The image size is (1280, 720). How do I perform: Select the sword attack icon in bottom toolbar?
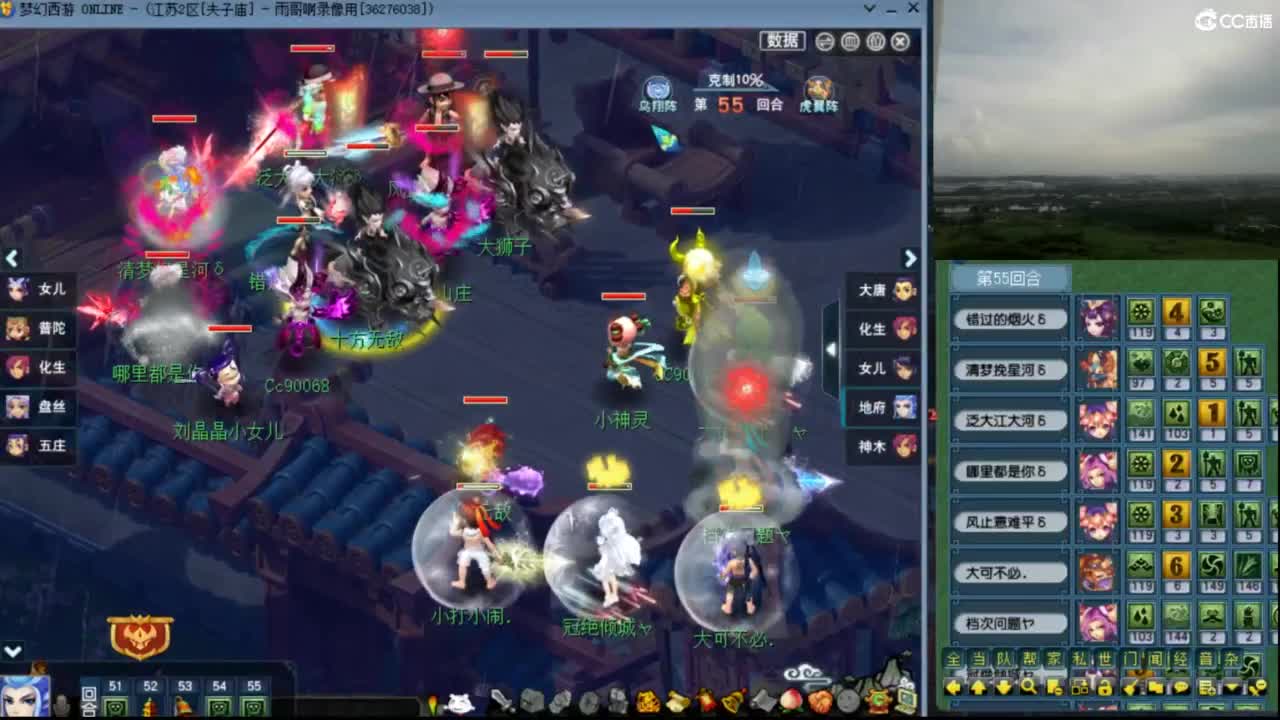coord(500,700)
